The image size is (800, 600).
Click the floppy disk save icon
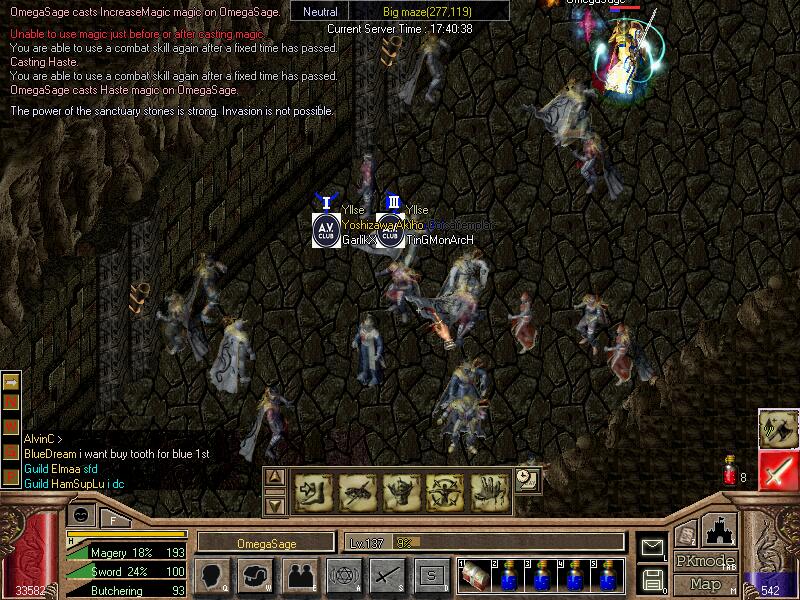(652, 579)
